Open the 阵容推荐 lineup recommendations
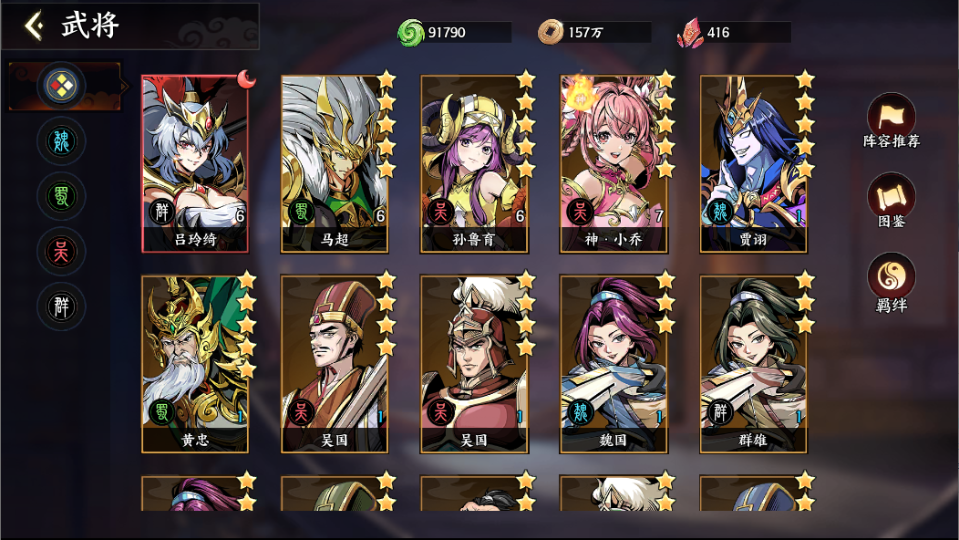Screen dimensions: 959x540 pos(891,119)
